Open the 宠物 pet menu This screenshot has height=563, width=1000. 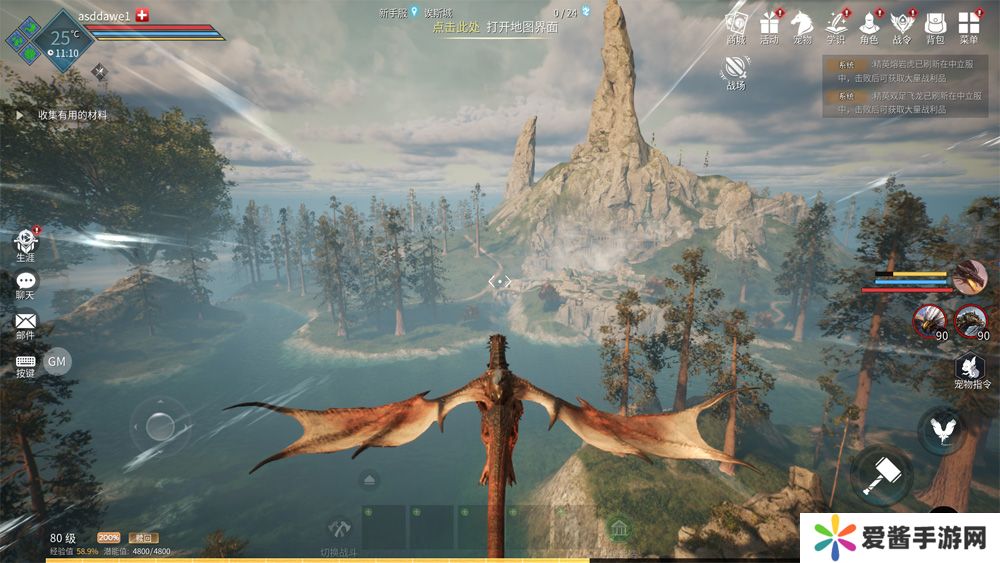point(802,24)
